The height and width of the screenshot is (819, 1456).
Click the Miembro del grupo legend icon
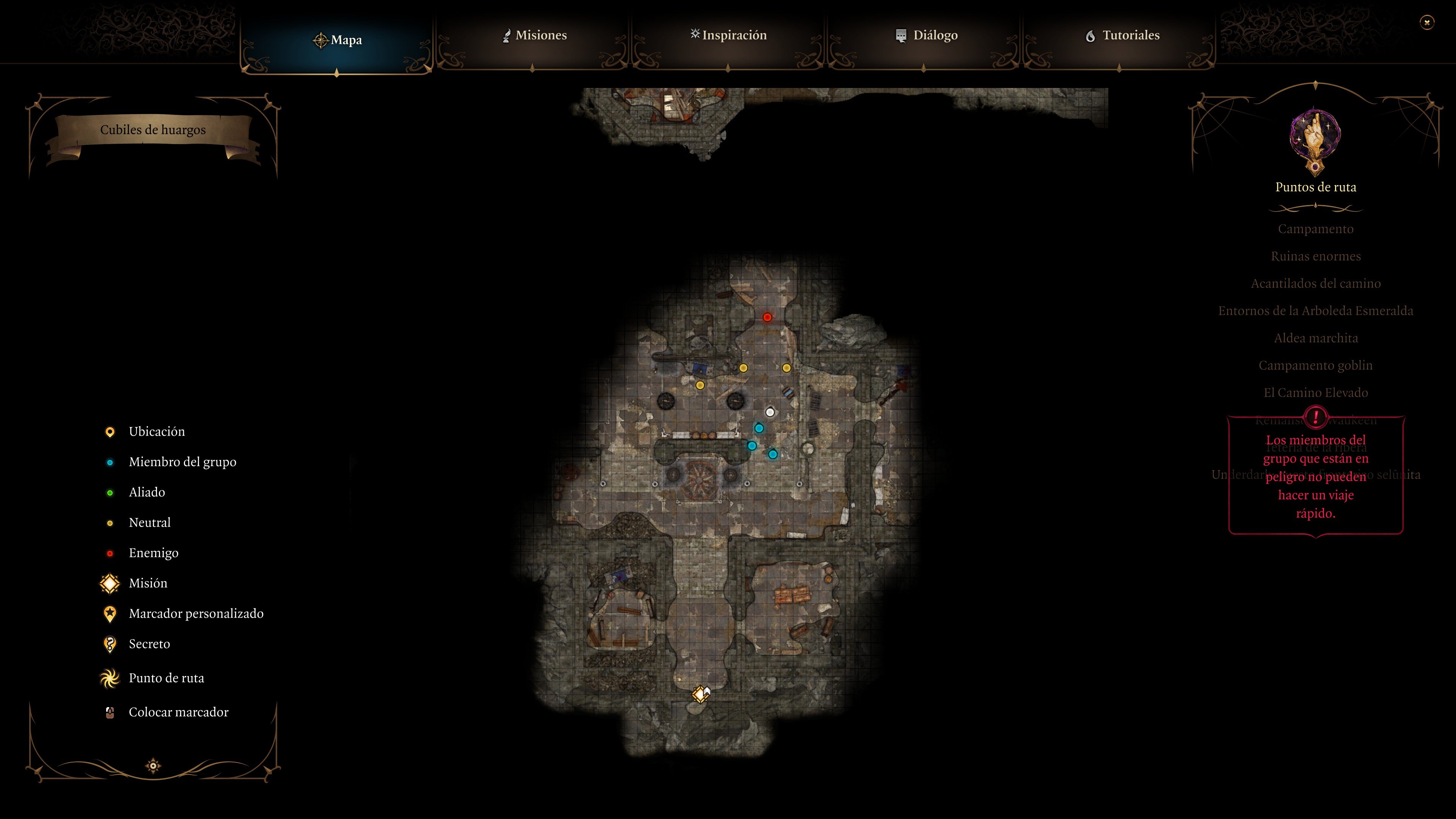110,462
